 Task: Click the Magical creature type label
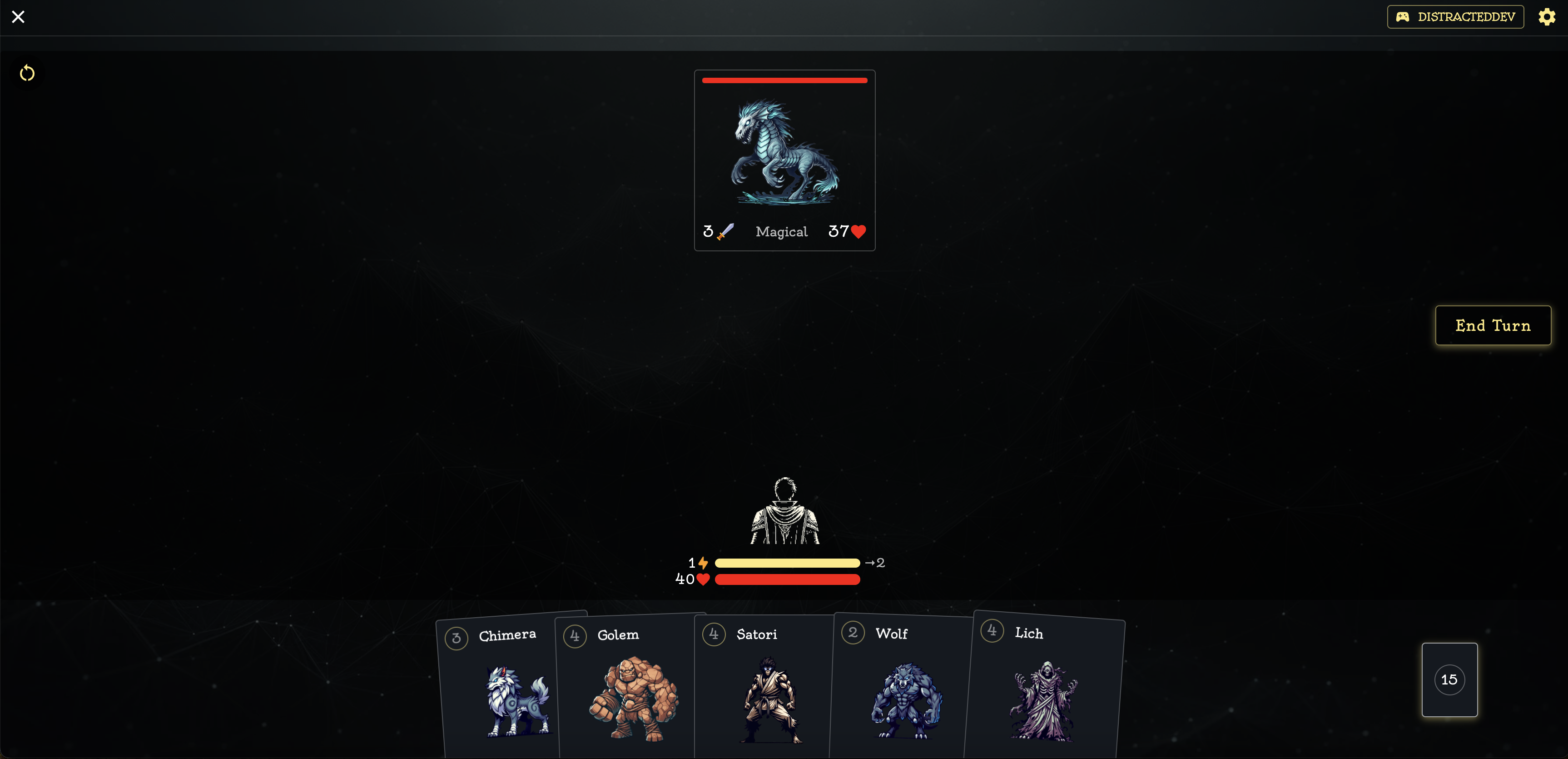click(x=782, y=231)
